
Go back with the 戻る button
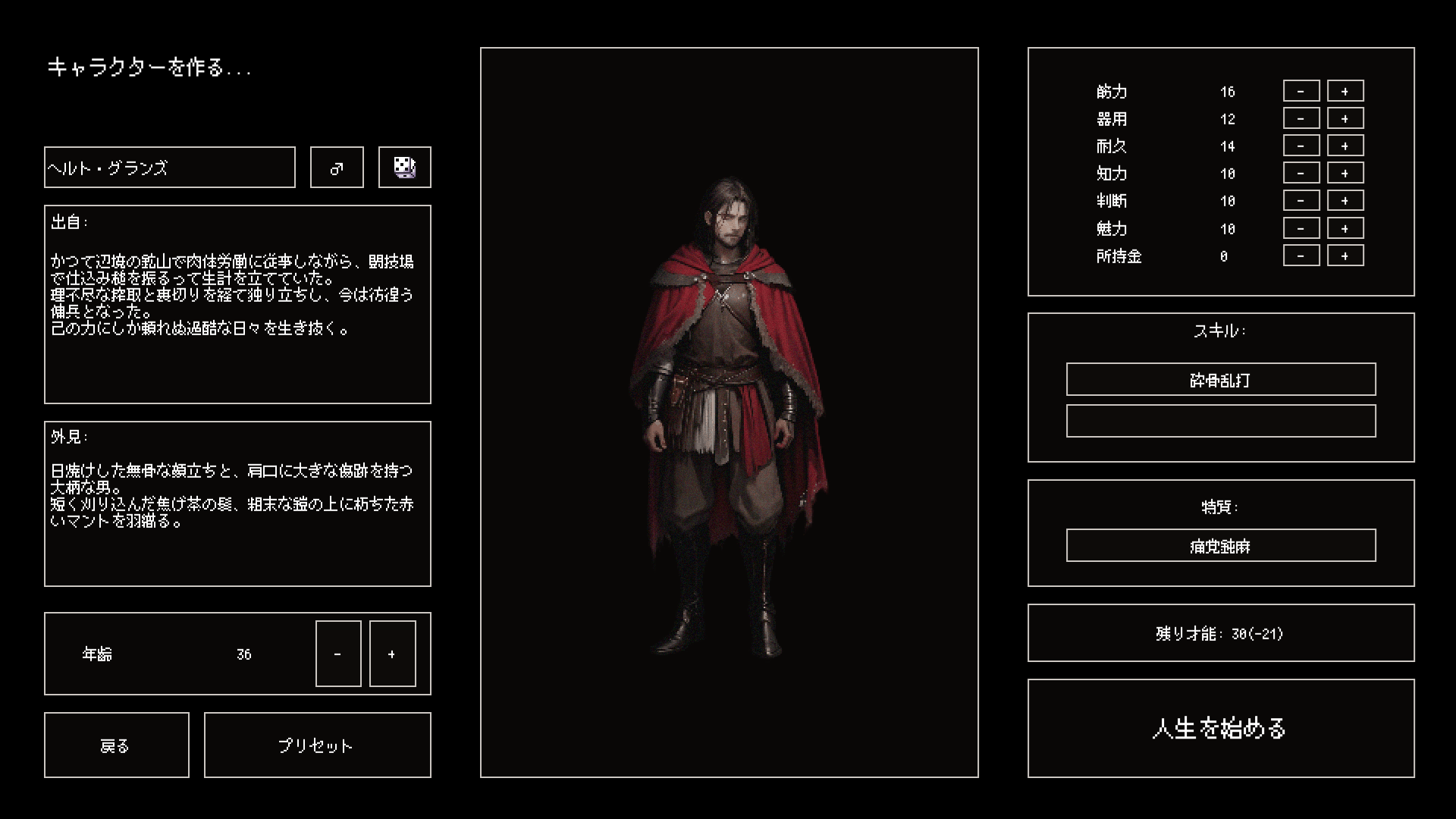click(x=116, y=745)
